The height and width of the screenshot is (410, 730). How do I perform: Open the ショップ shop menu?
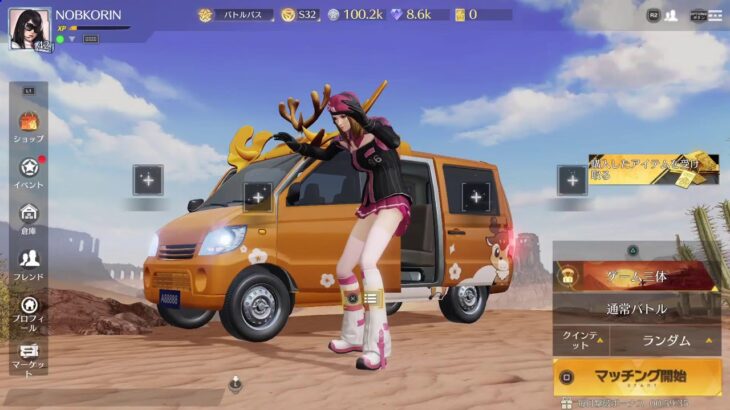click(29, 126)
